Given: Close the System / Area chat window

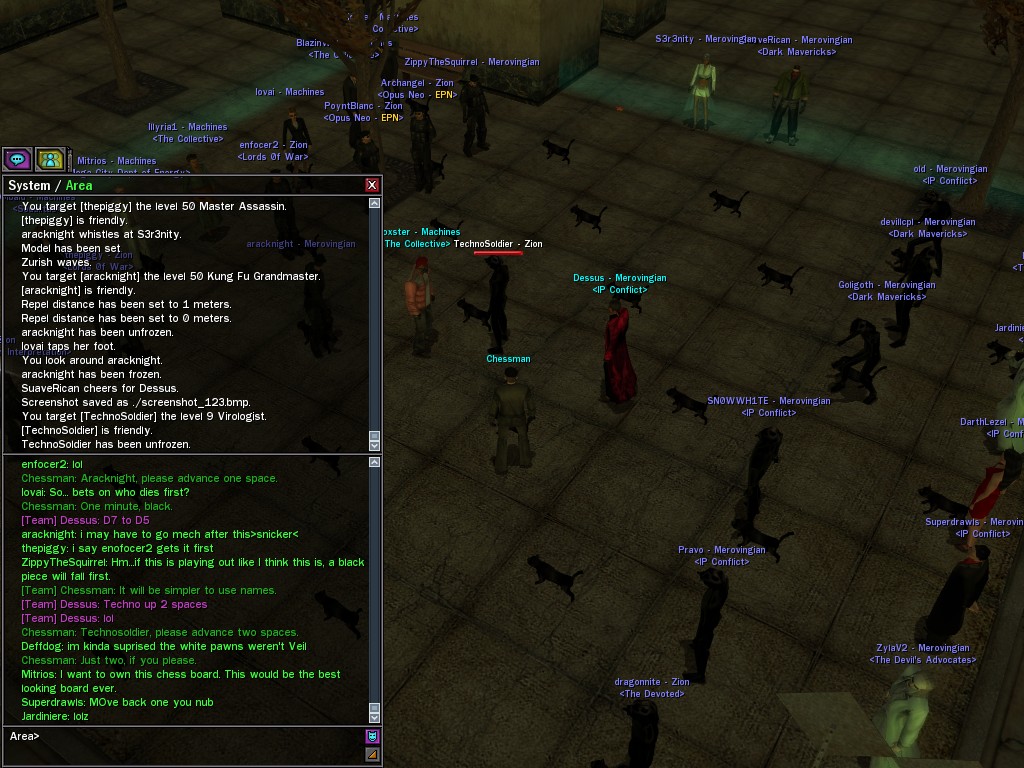Looking at the screenshot, I should click(372, 185).
